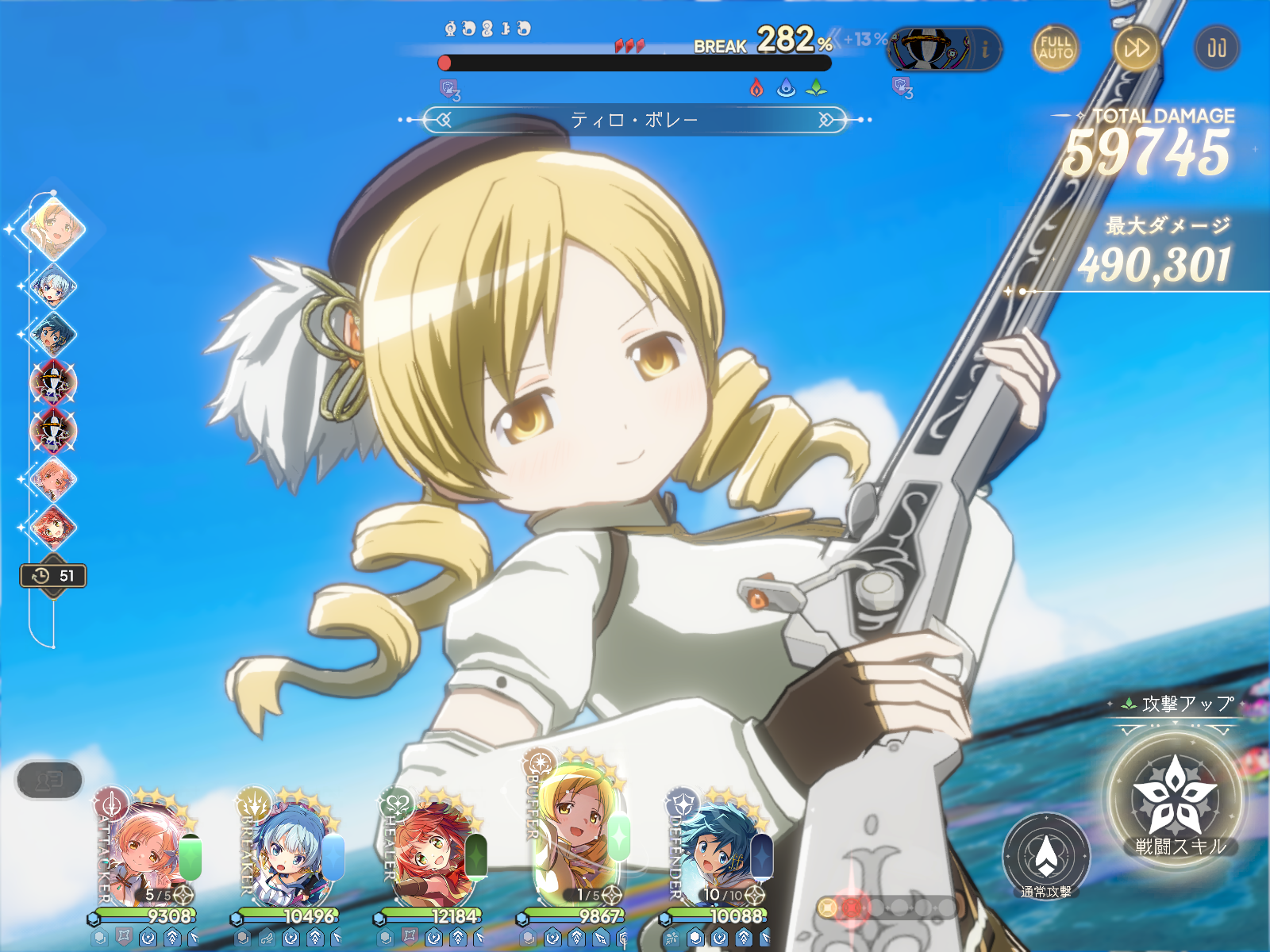Open the battle log button

[x=49, y=781]
